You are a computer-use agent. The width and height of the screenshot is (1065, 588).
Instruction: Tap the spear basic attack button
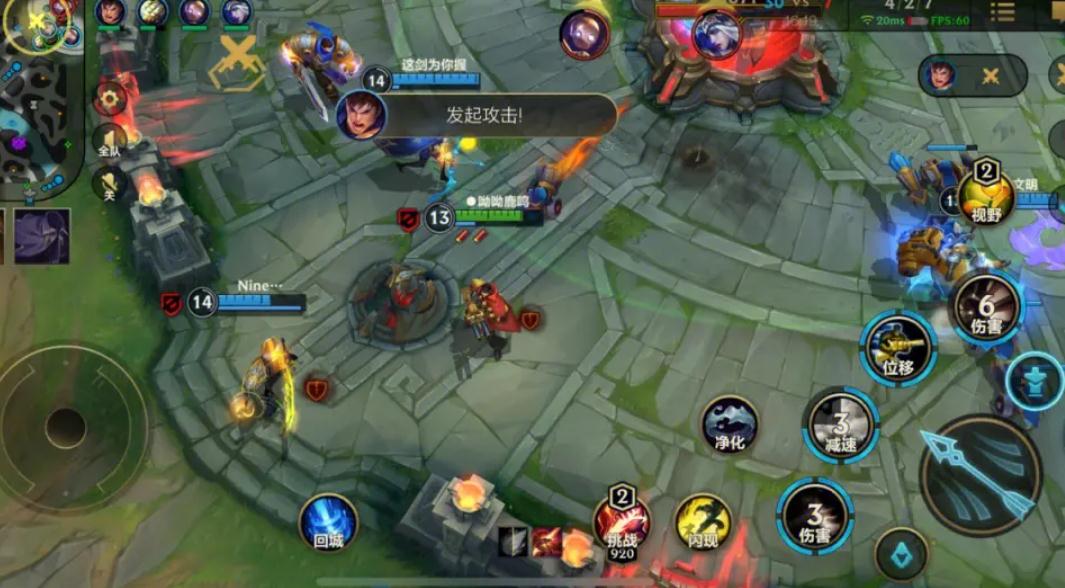980,475
